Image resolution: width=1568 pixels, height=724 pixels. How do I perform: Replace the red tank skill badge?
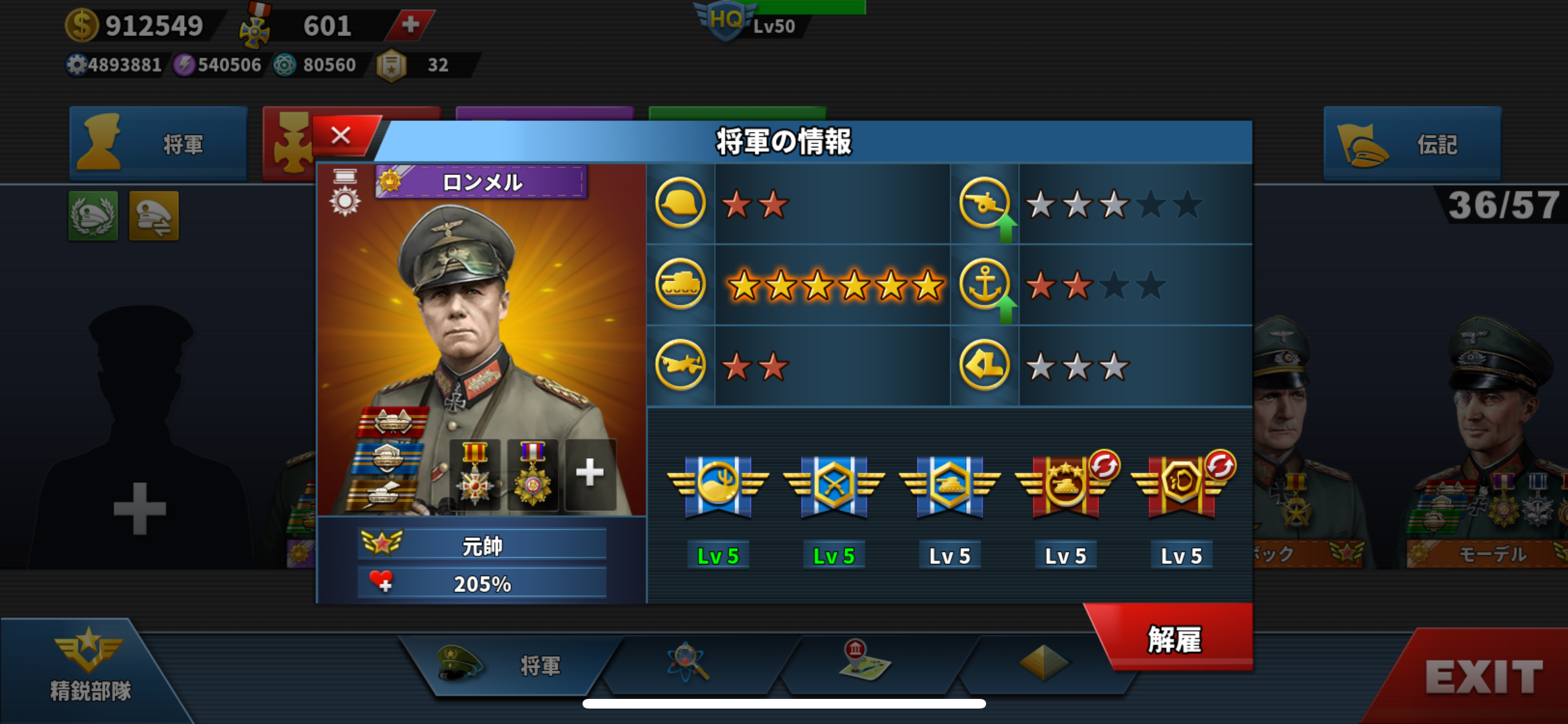pyautogui.click(x=1103, y=466)
